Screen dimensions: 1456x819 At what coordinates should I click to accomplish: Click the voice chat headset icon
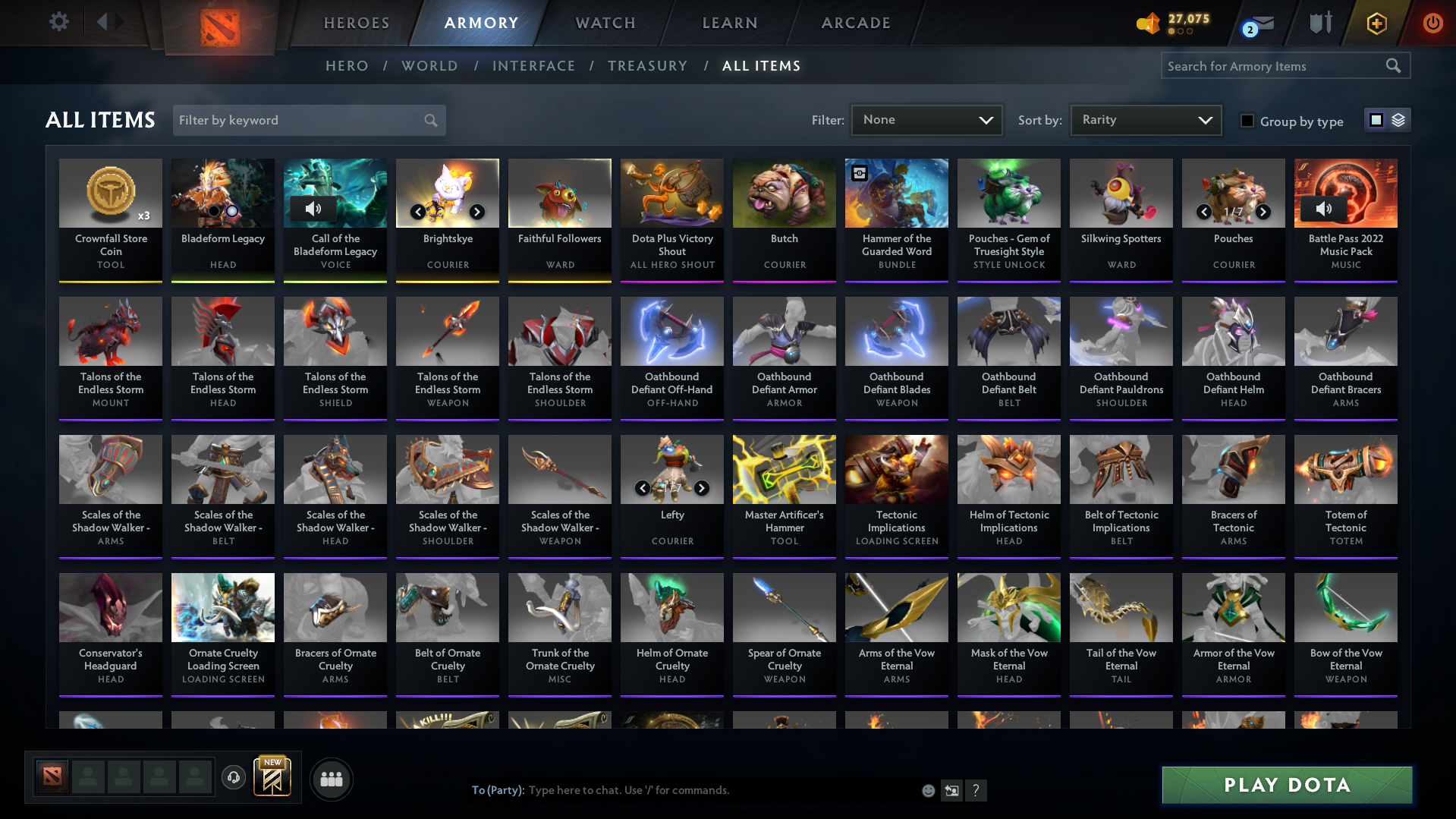click(x=233, y=778)
